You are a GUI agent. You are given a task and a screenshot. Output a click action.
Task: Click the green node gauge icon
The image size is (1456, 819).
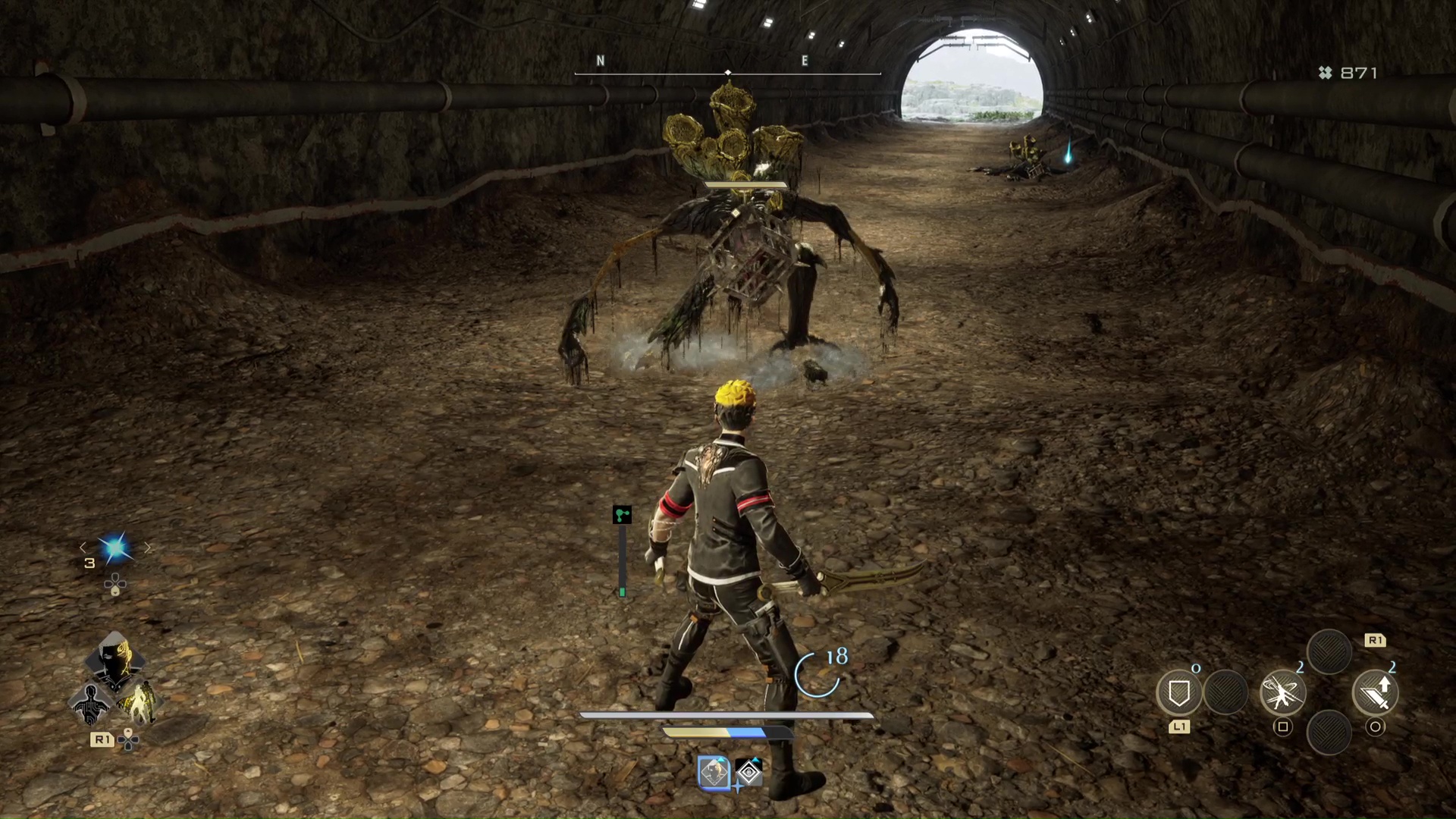[x=622, y=516]
